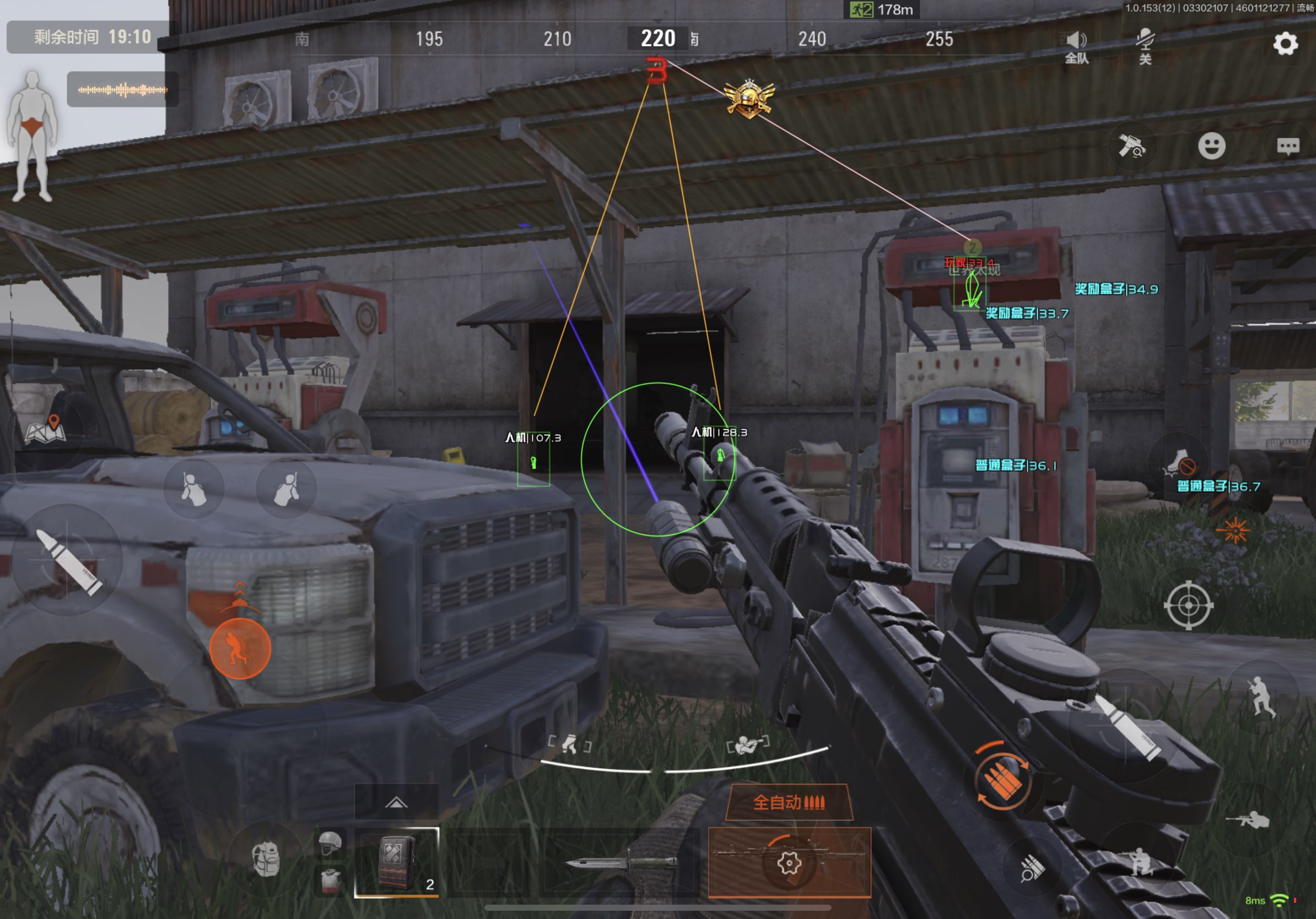Tap the lean left button
Image resolution: width=1316 pixels, height=919 pixels.
tap(193, 489)
